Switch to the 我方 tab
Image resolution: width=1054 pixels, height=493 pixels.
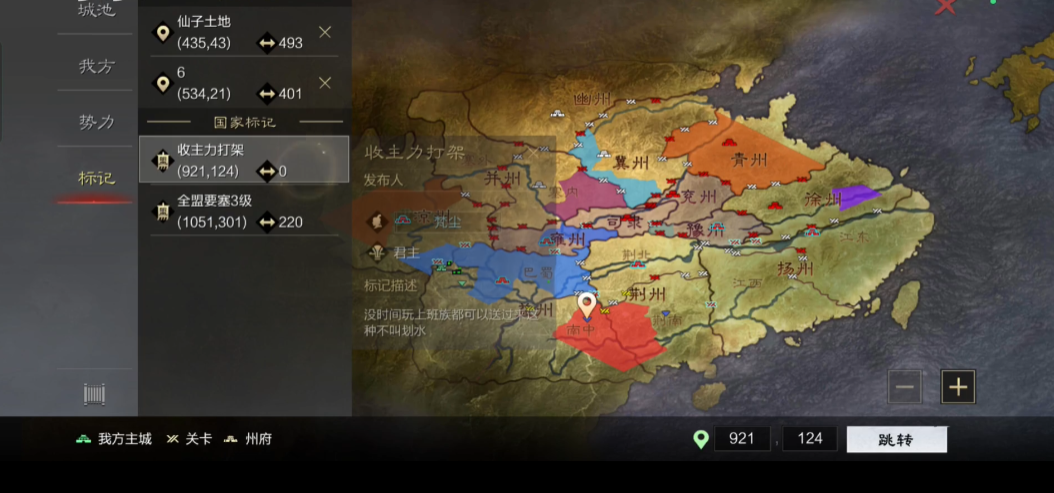[97, 66]
